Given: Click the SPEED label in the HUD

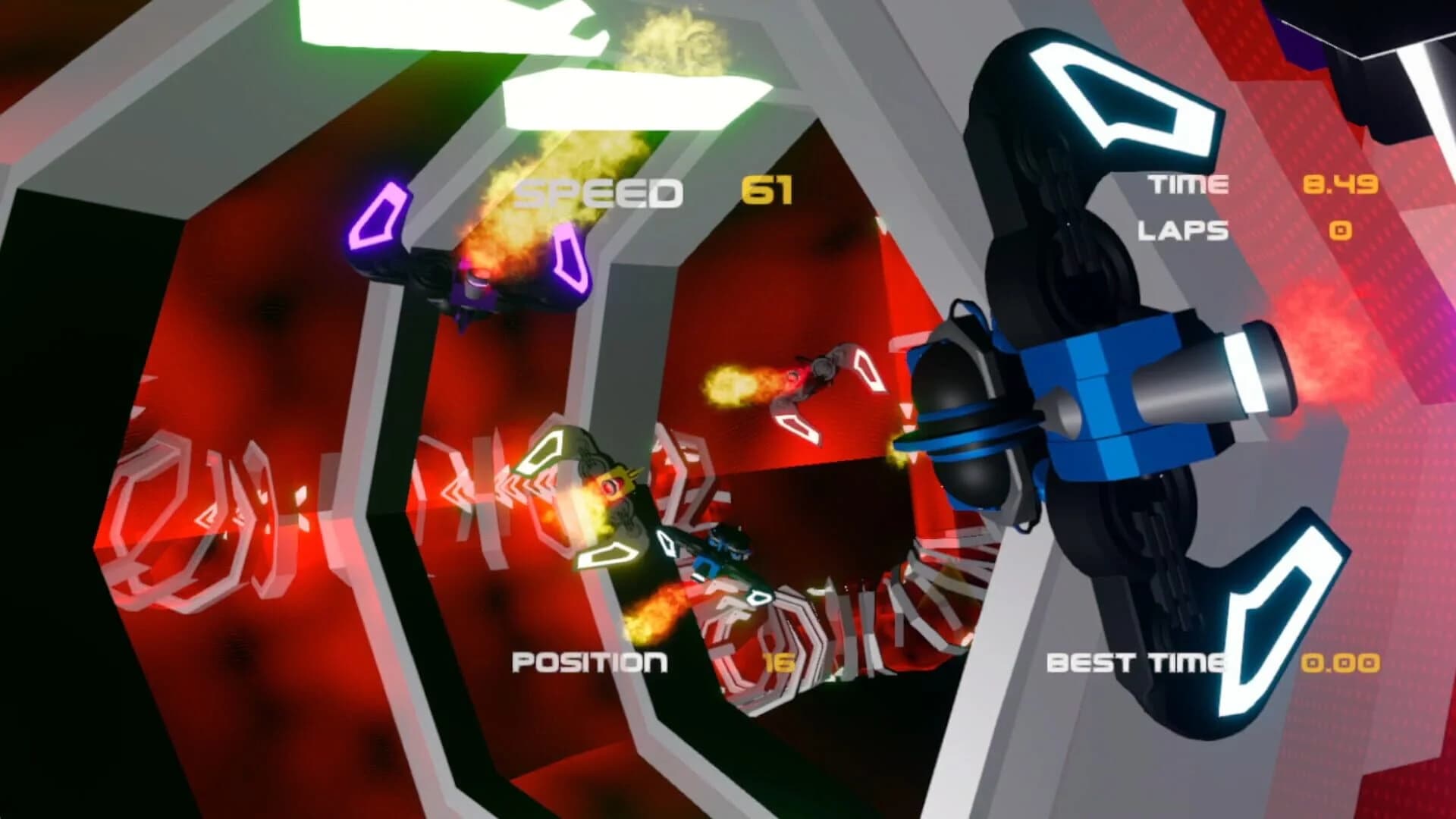Looking at the screenshot, I should pyautogui.click(x=599, y=192).
